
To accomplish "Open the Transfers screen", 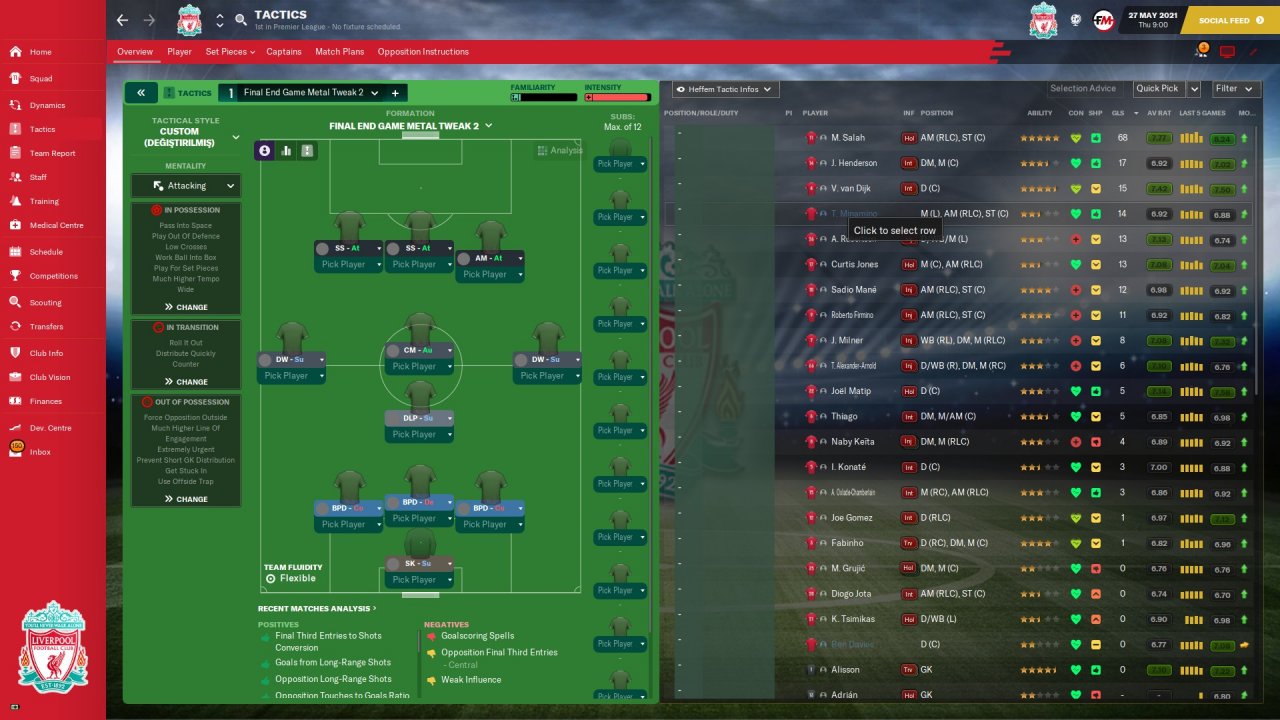I will point(46,326).
